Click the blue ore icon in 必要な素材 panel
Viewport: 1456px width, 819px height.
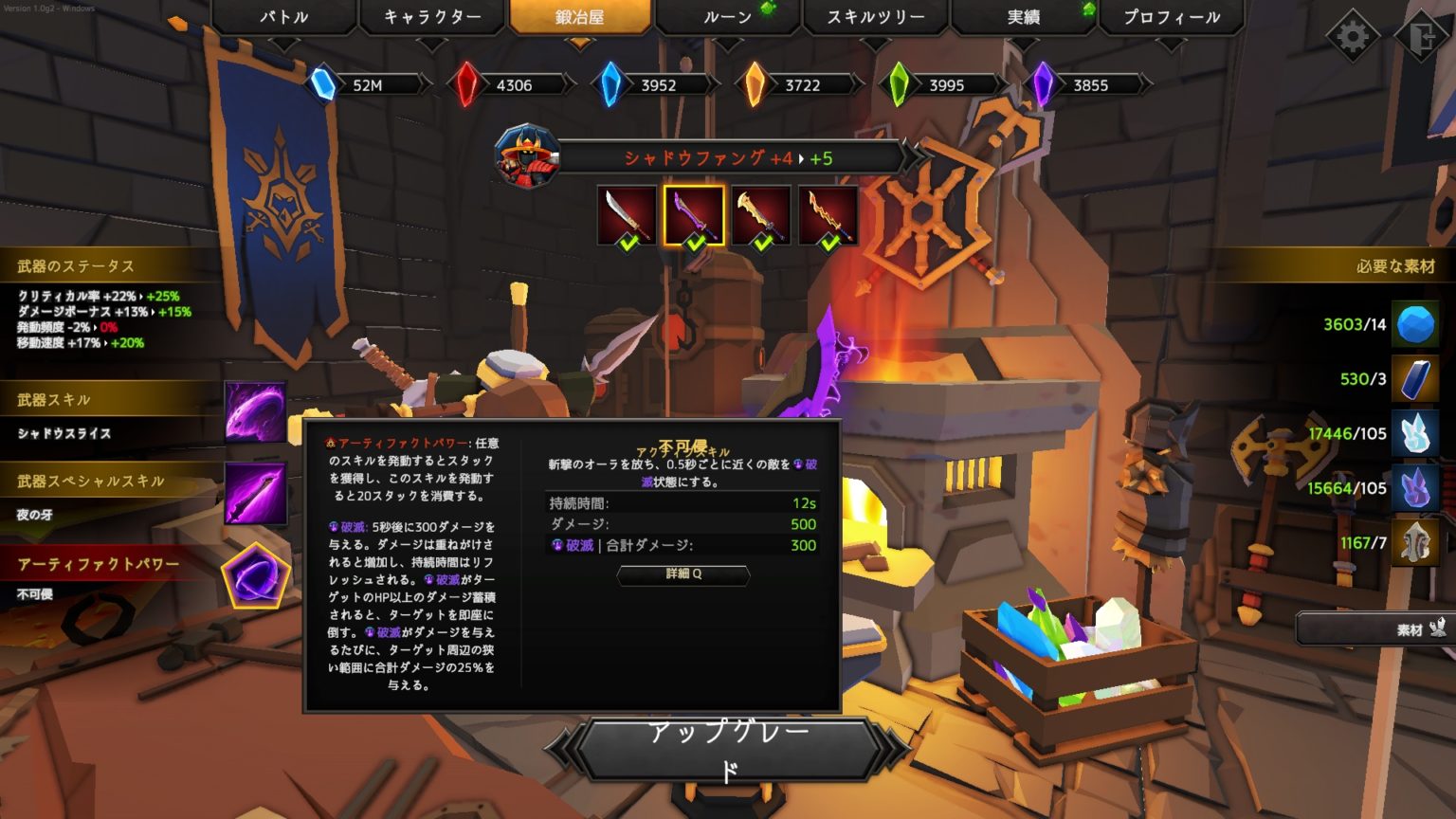click(1414, 324)
